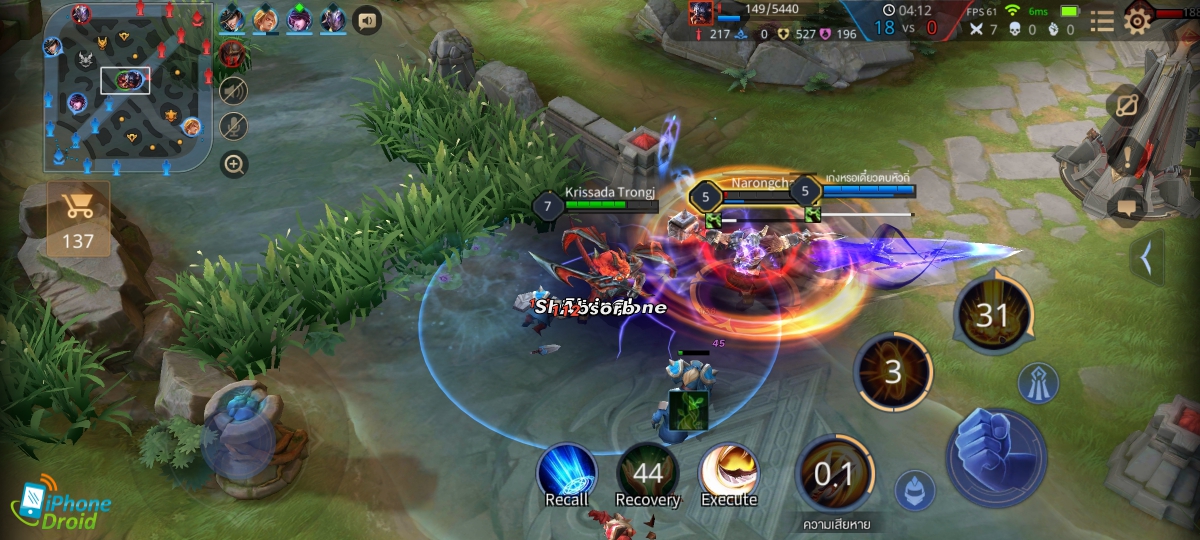The image size is (1200, 540).
Task: Open the scoreboard list icon
Action: point(1102,21)
